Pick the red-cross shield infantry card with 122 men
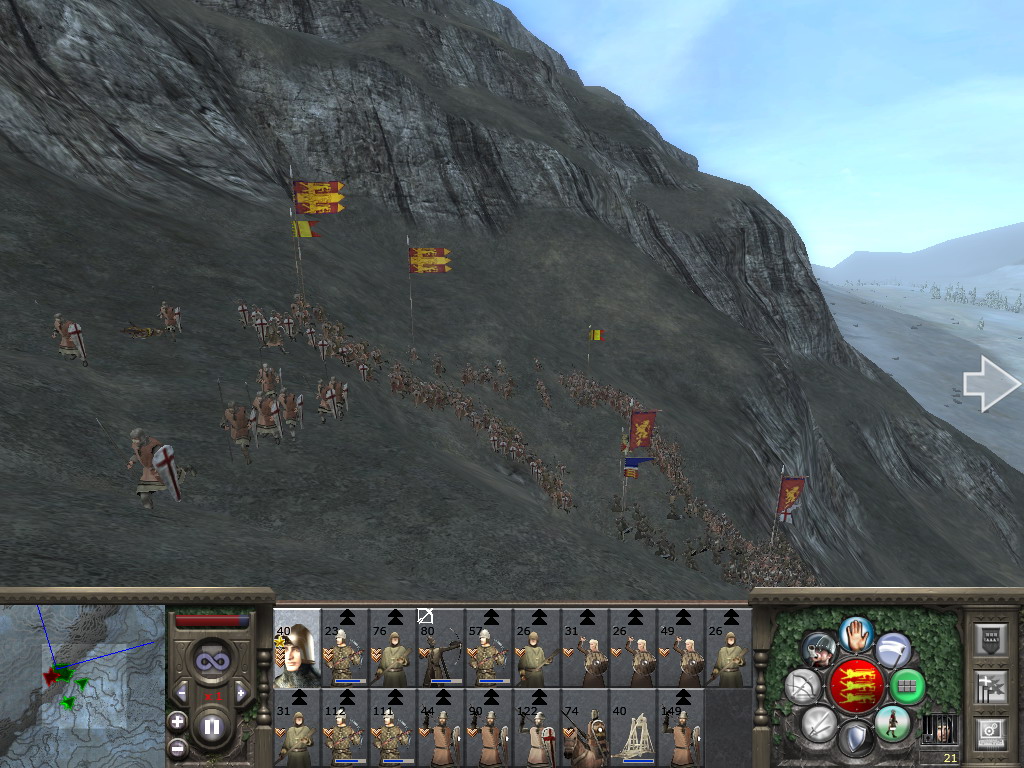 pos(537,727)
